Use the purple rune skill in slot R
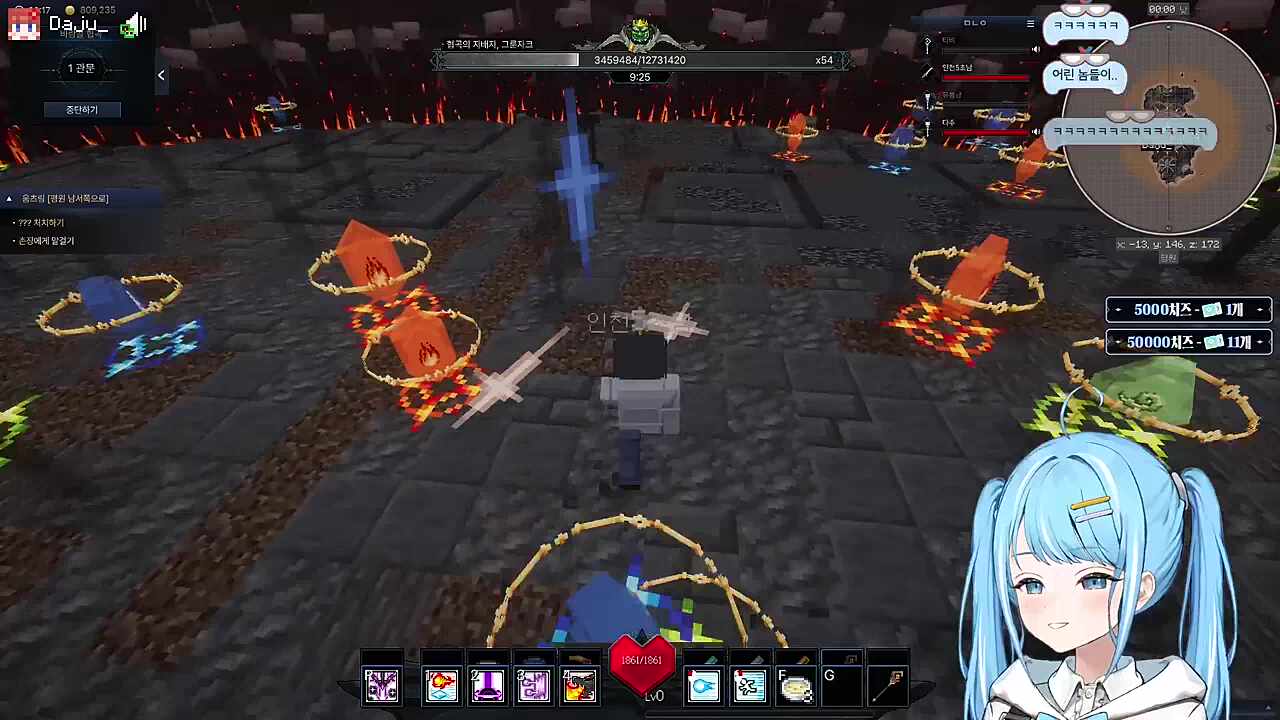 [x=382, y=685]
